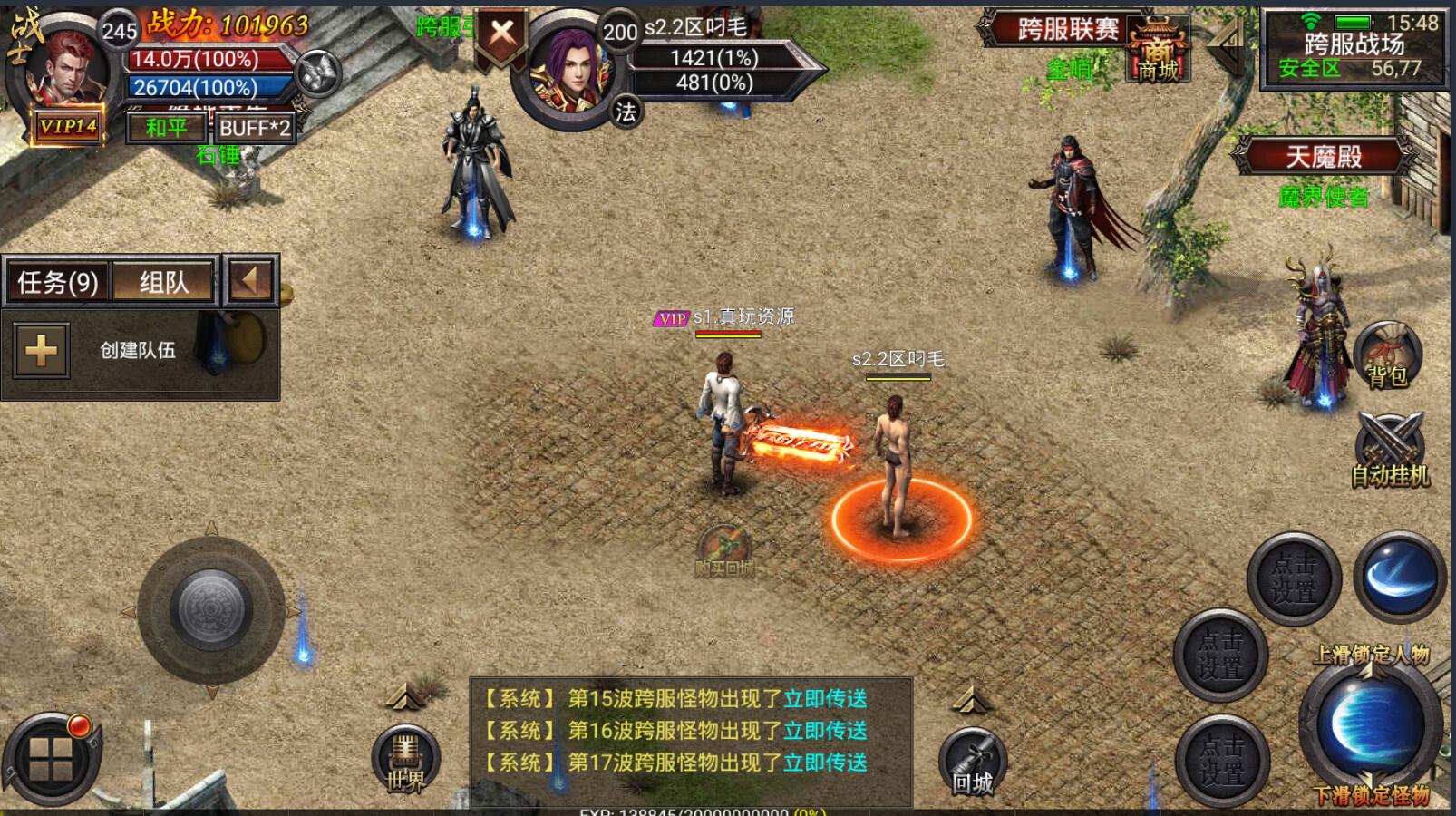Open the 世界 world chat channel
Screen dimensions: 1456x816
coord(405,760)
